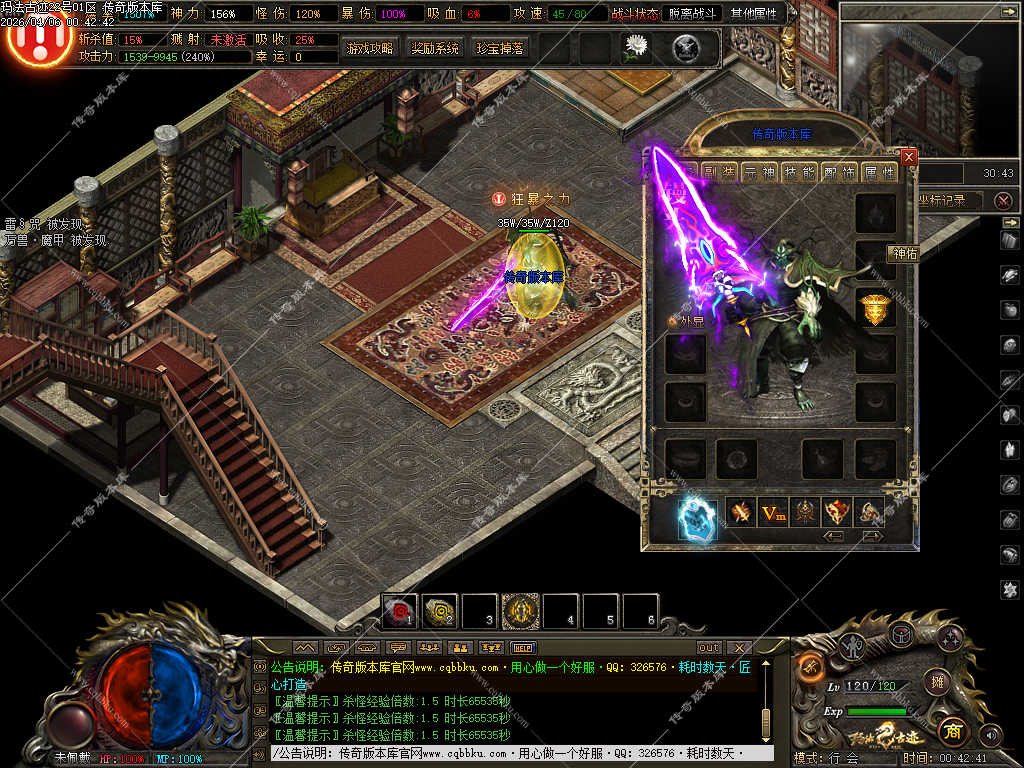Use the yellow item in hotbar slot 2

(x=440, y=609)
